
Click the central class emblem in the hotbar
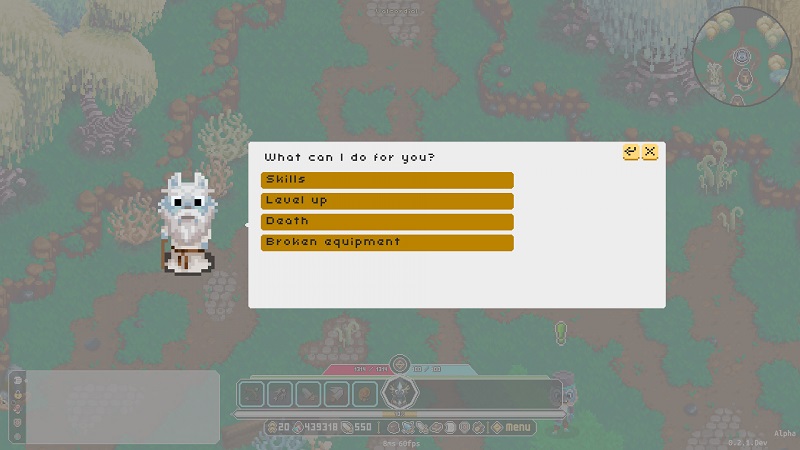[399, 393]
